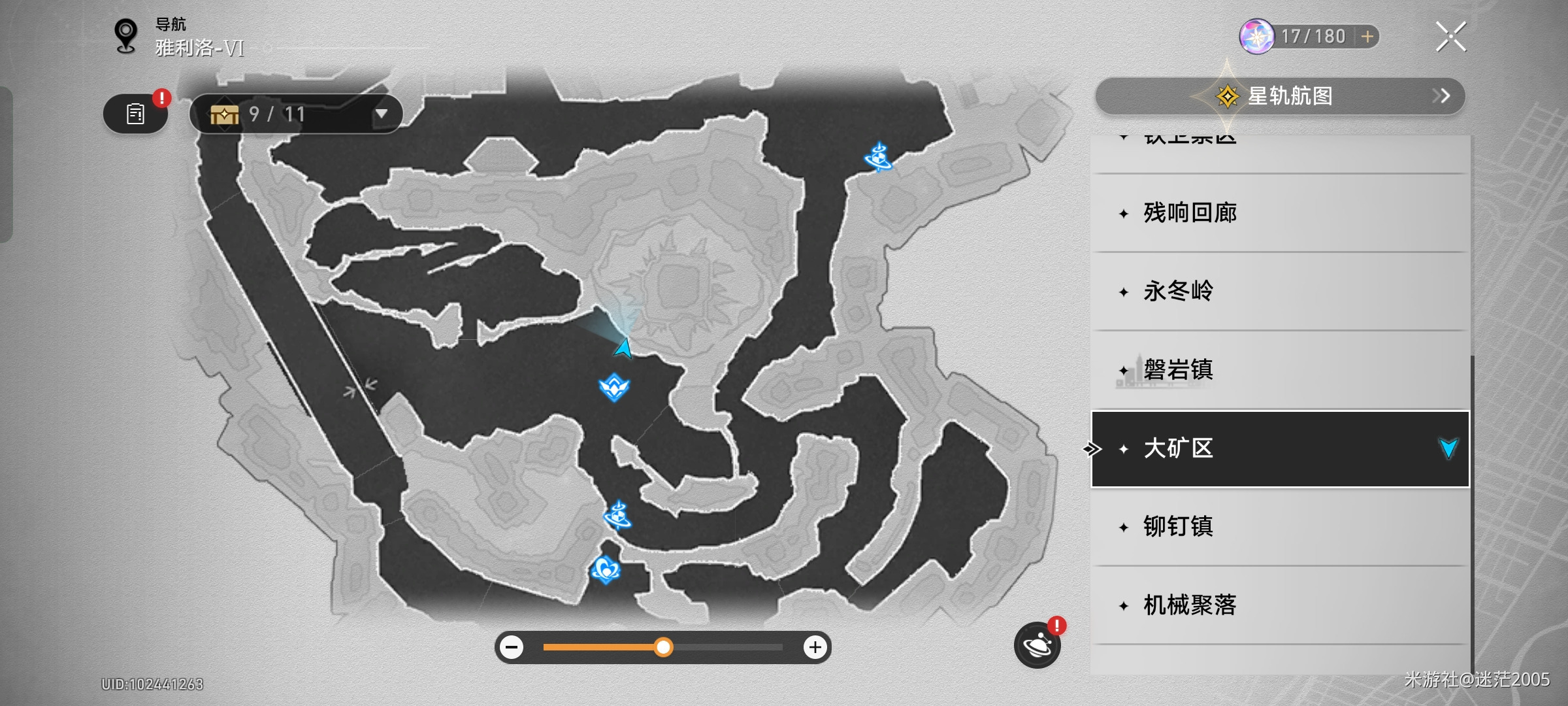1568x706 pixels.
Task: Click the orange map zoom slider handle
Action: 663,648
